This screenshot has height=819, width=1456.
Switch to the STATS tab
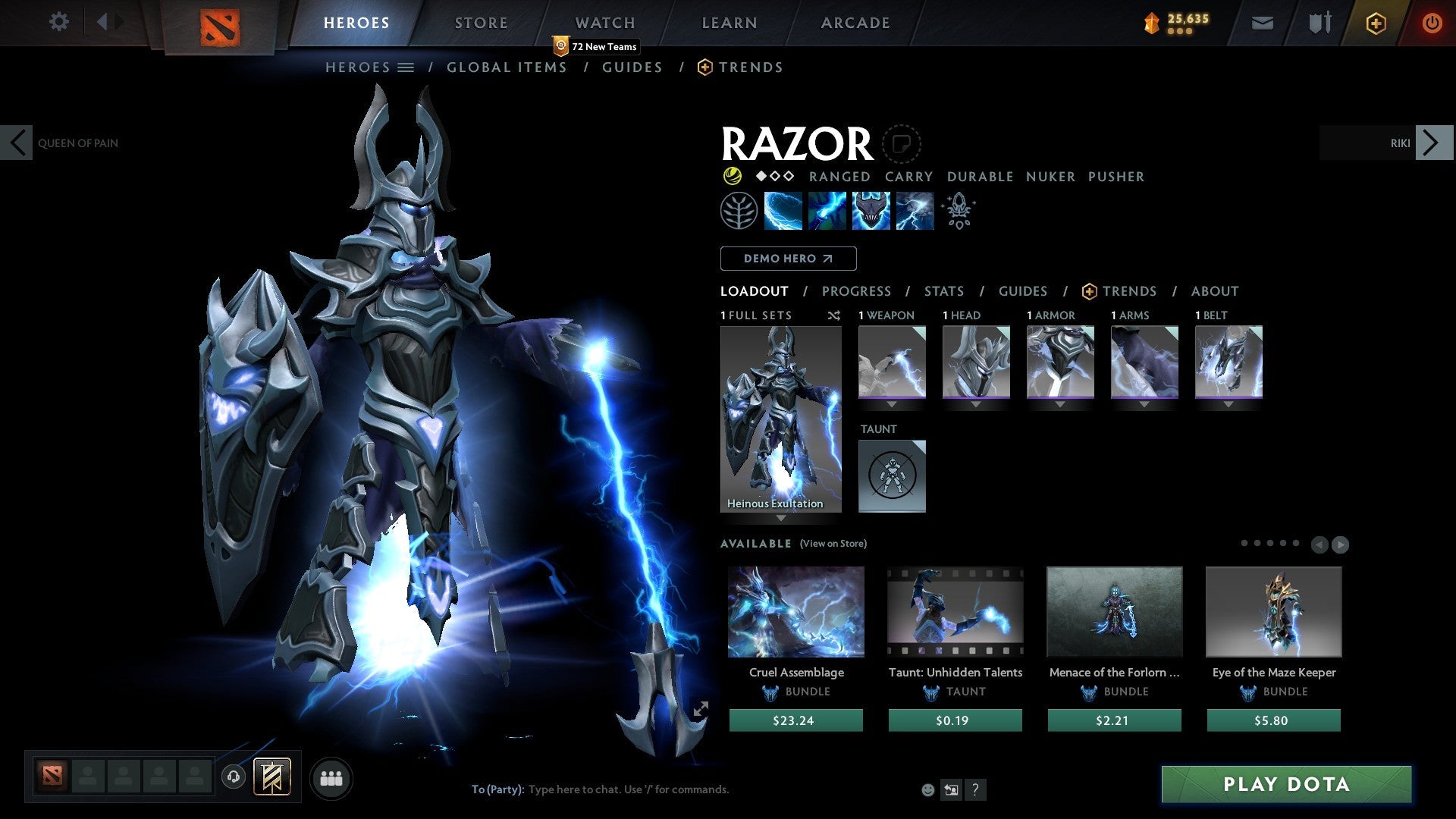943,290
